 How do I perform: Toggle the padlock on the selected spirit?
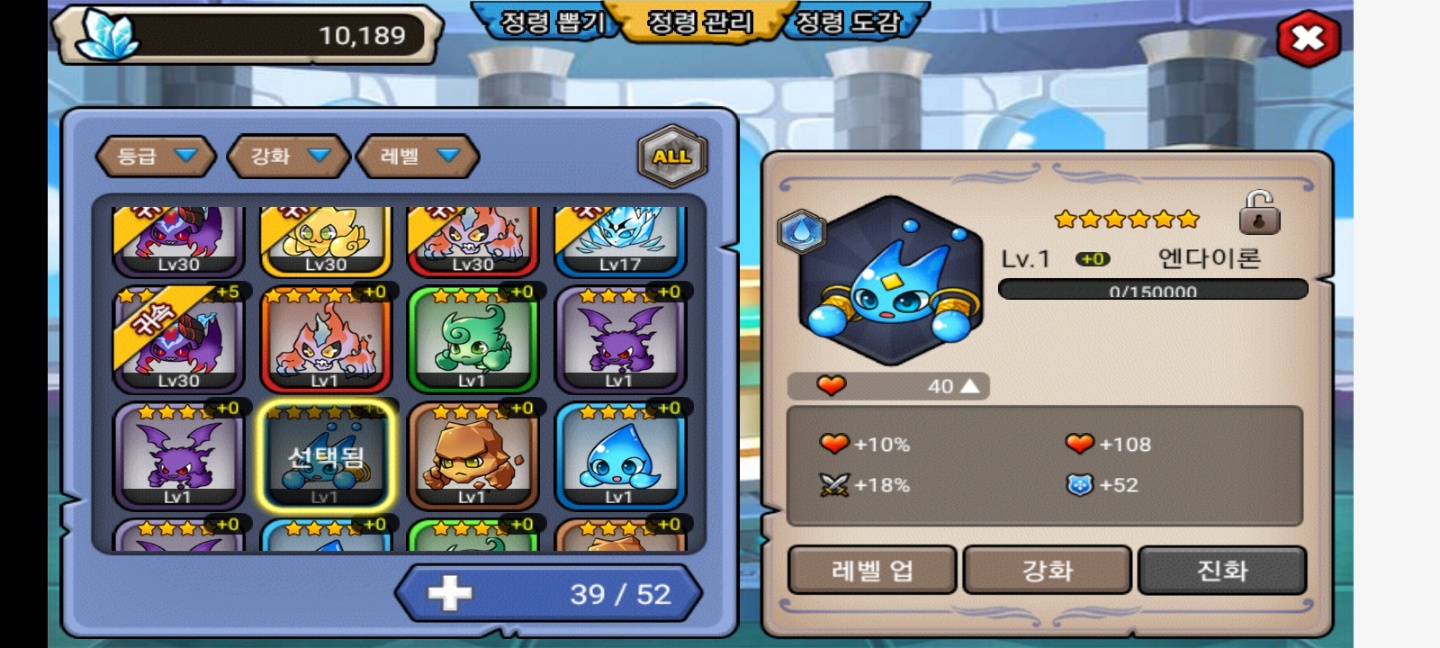(x=1259, y=213)
